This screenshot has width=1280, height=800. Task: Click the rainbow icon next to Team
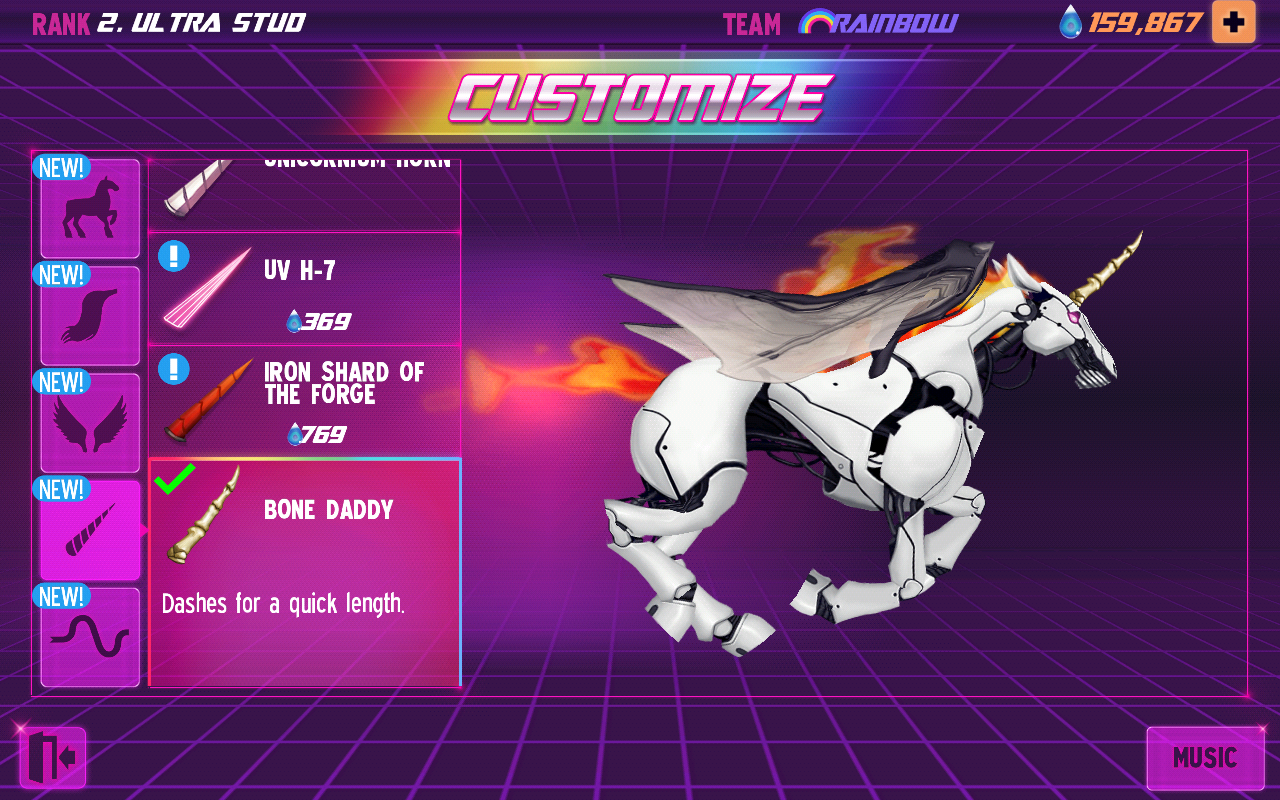click(817, 21)
